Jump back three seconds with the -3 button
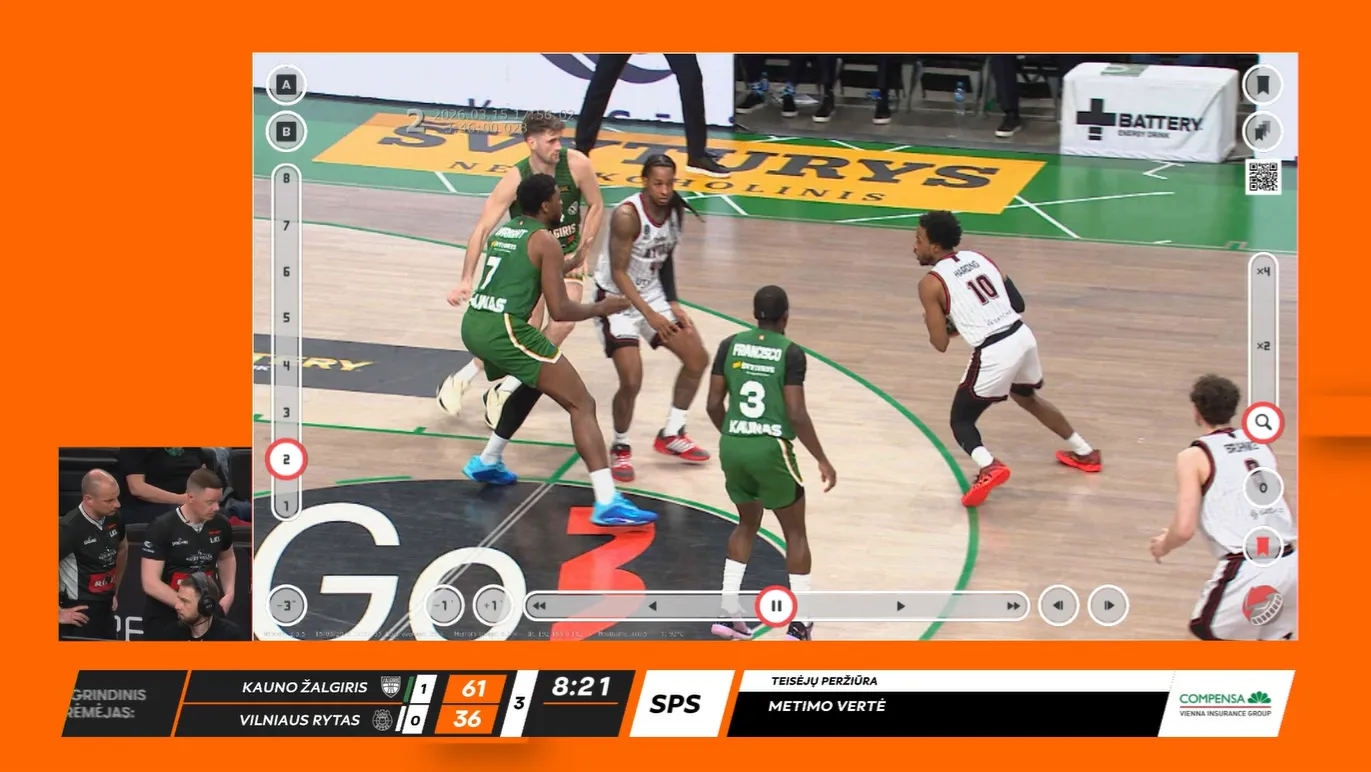Viewport: 1371px width, 772px height. tap(286, 606)
